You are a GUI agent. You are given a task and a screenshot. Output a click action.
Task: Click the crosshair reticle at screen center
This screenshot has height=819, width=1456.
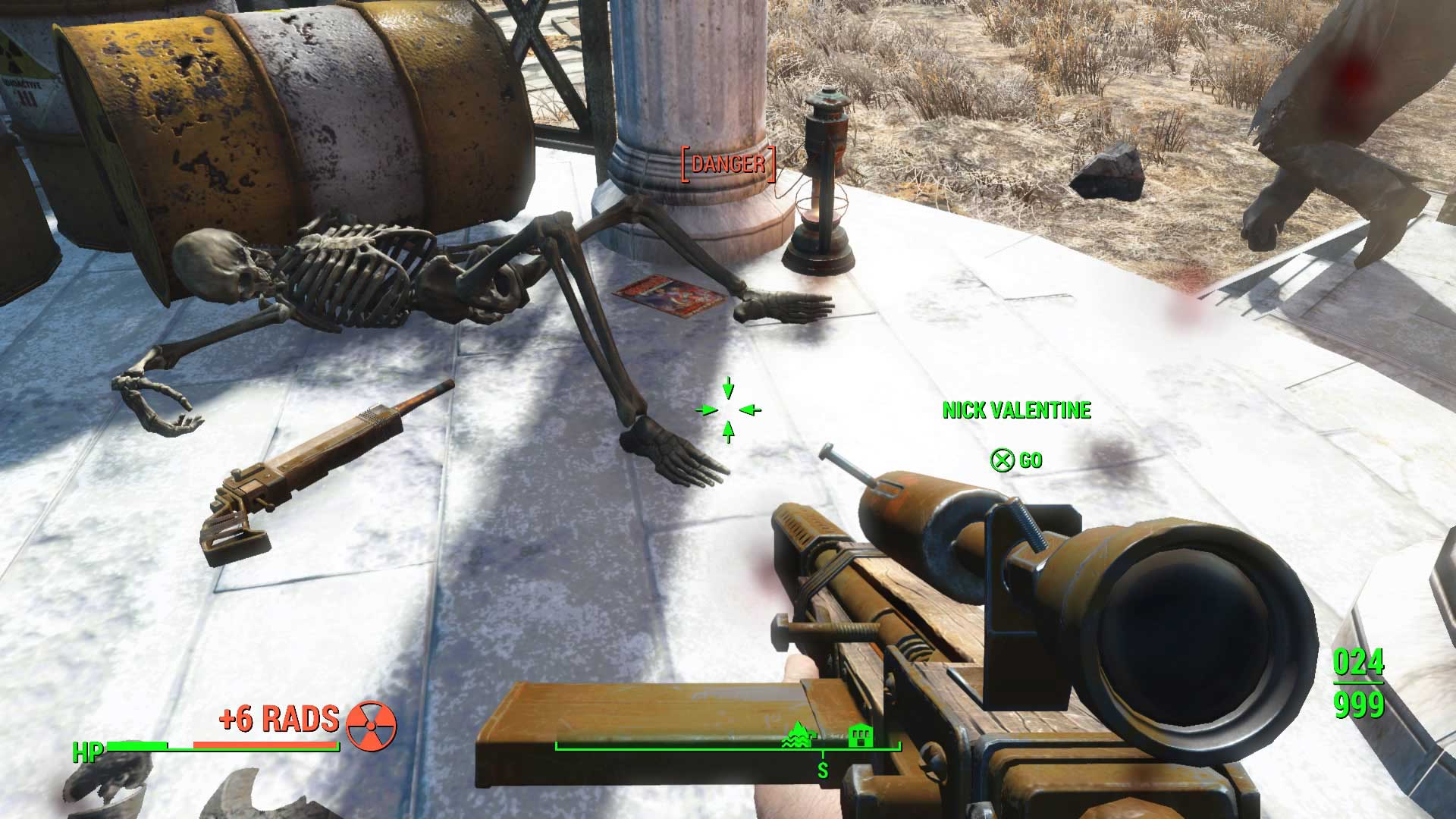click(728, 409)
